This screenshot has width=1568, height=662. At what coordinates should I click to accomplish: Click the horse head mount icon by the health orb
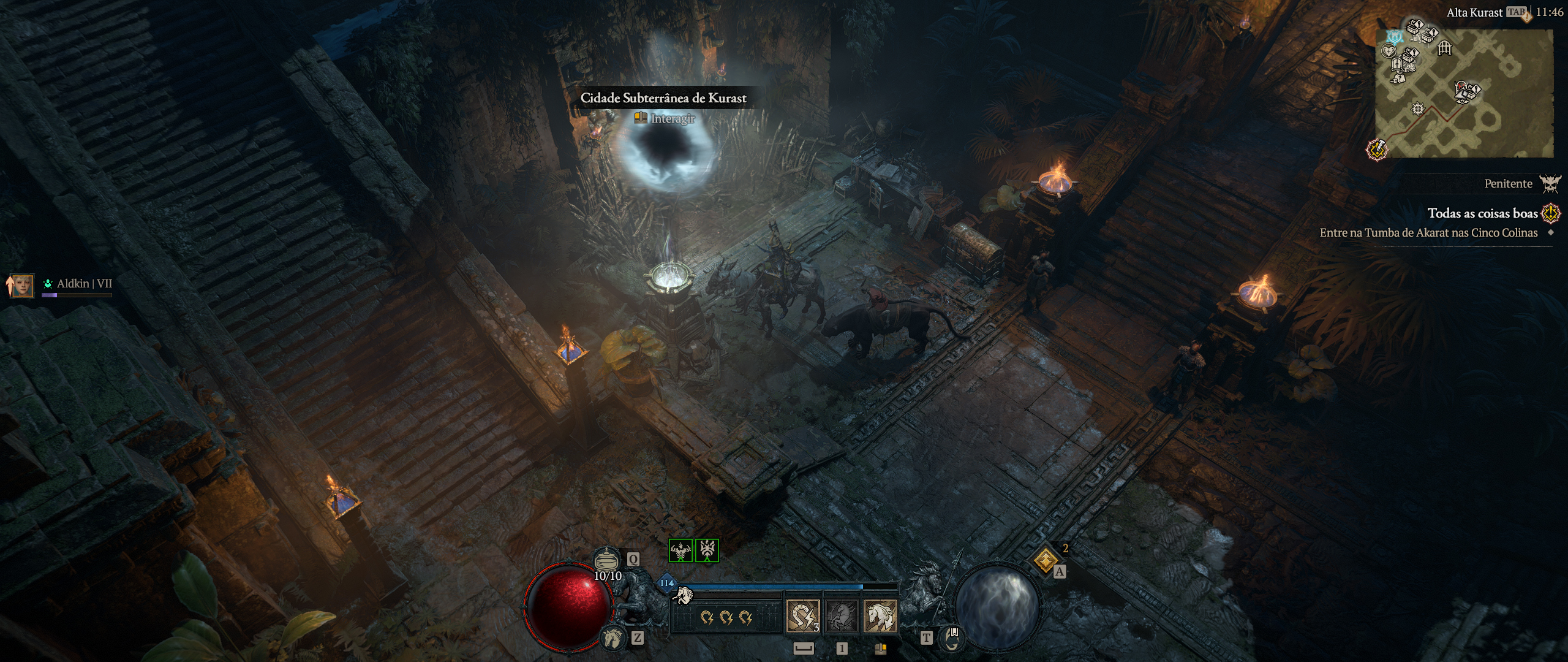tap(612, 639)
